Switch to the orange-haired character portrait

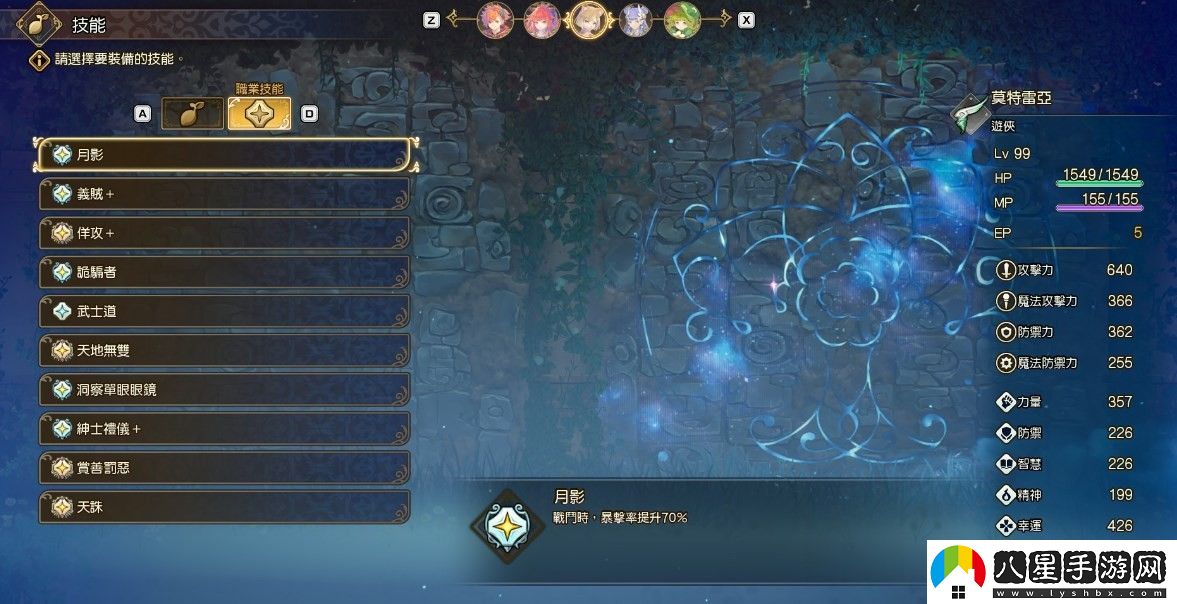(x=495, y=19)
